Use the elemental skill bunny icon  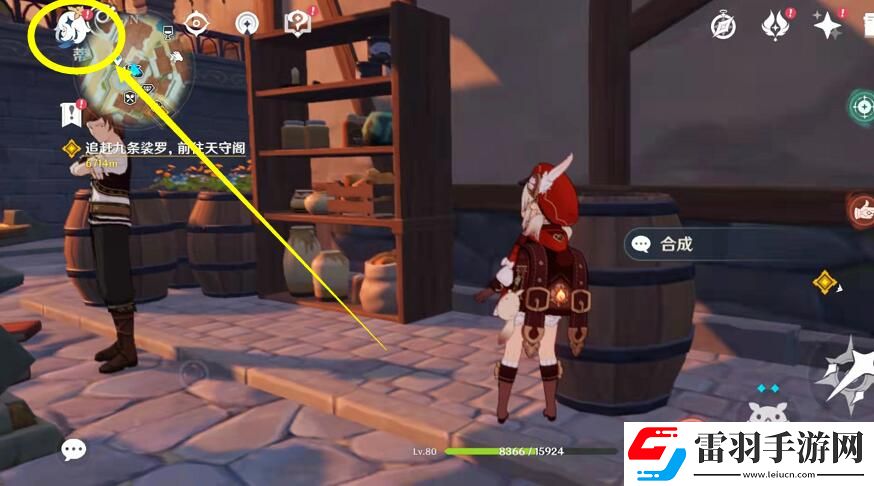point(767,412)
